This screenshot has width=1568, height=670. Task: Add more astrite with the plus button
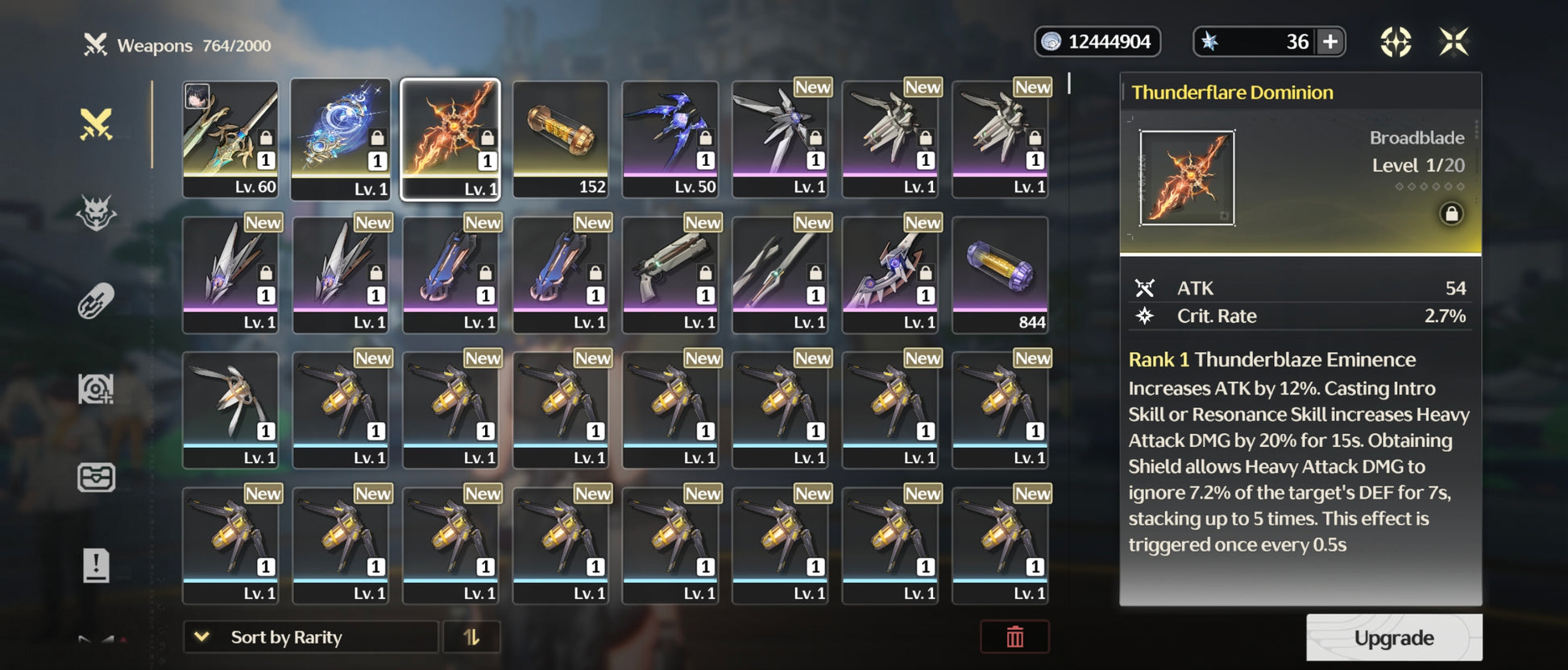tap(1330, 42)
